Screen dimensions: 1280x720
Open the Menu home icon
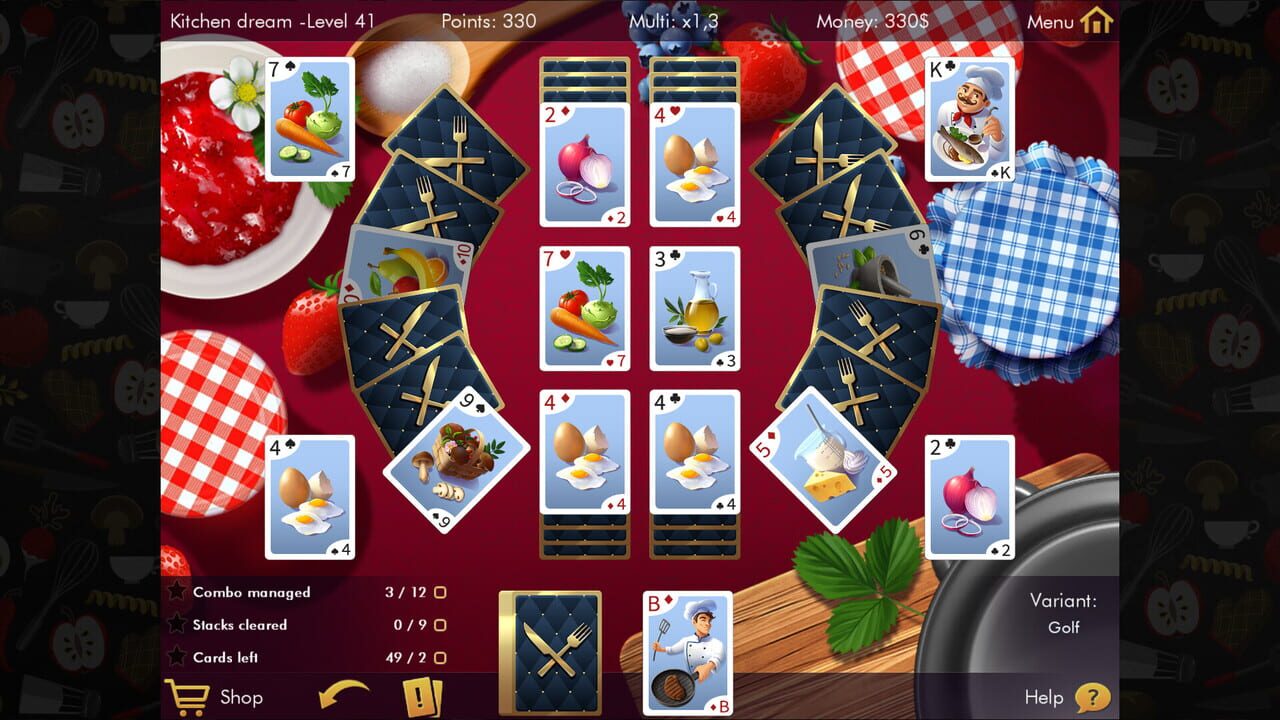pos(1098,20)
